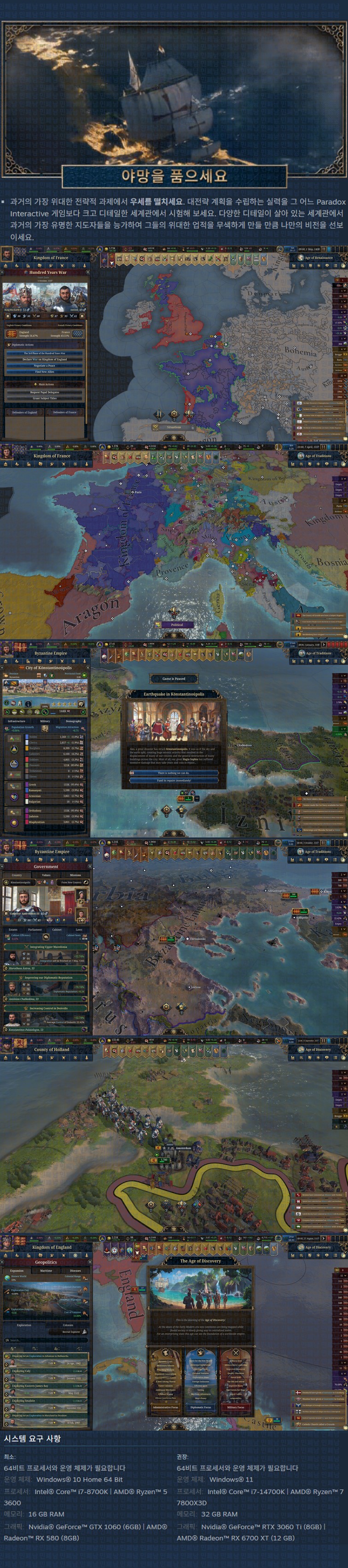
Task: Request Papal Delegates in war panel
Action: click(x=45, y=392)
